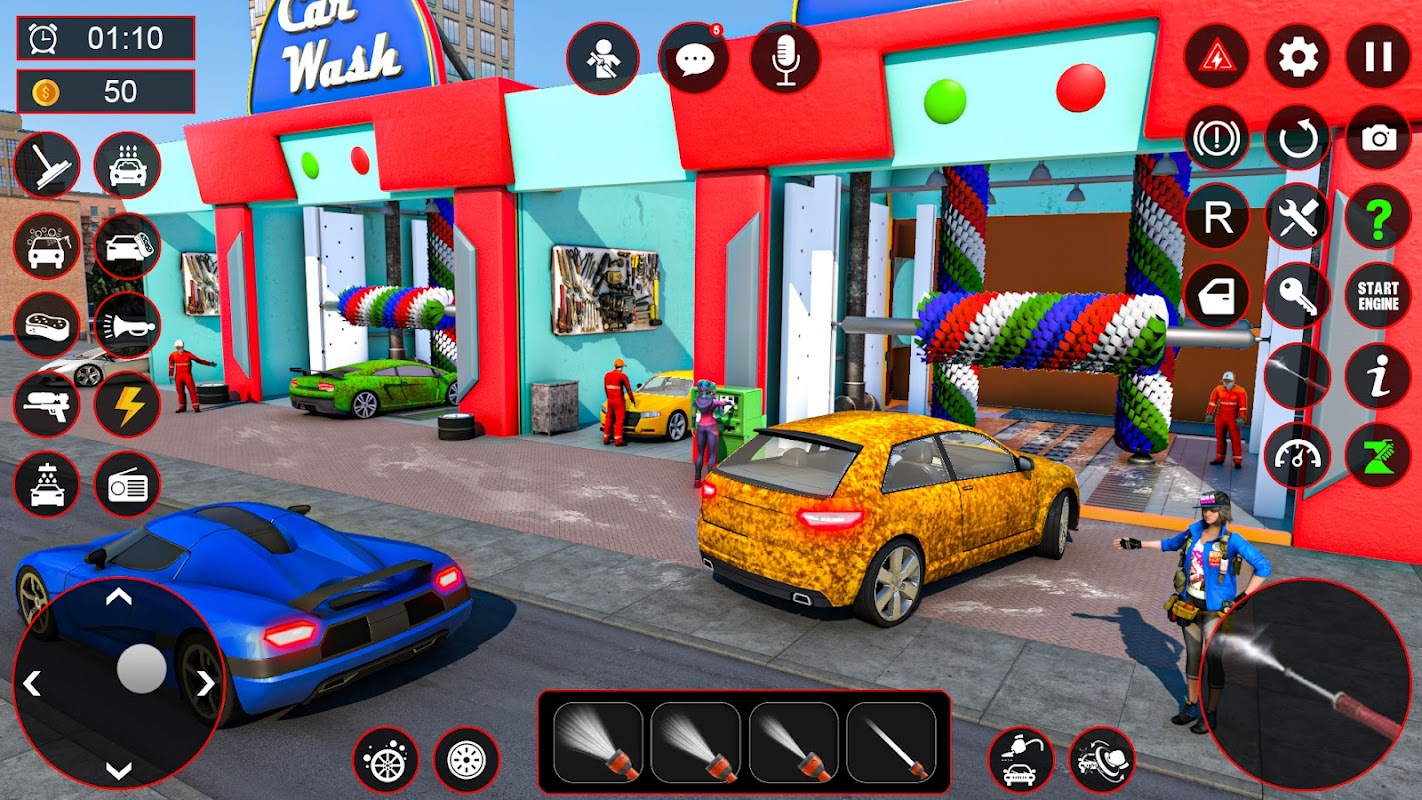Fire the pressure washer spray button
This screenshot has height=800, width=1422.
click(1305, 683)
